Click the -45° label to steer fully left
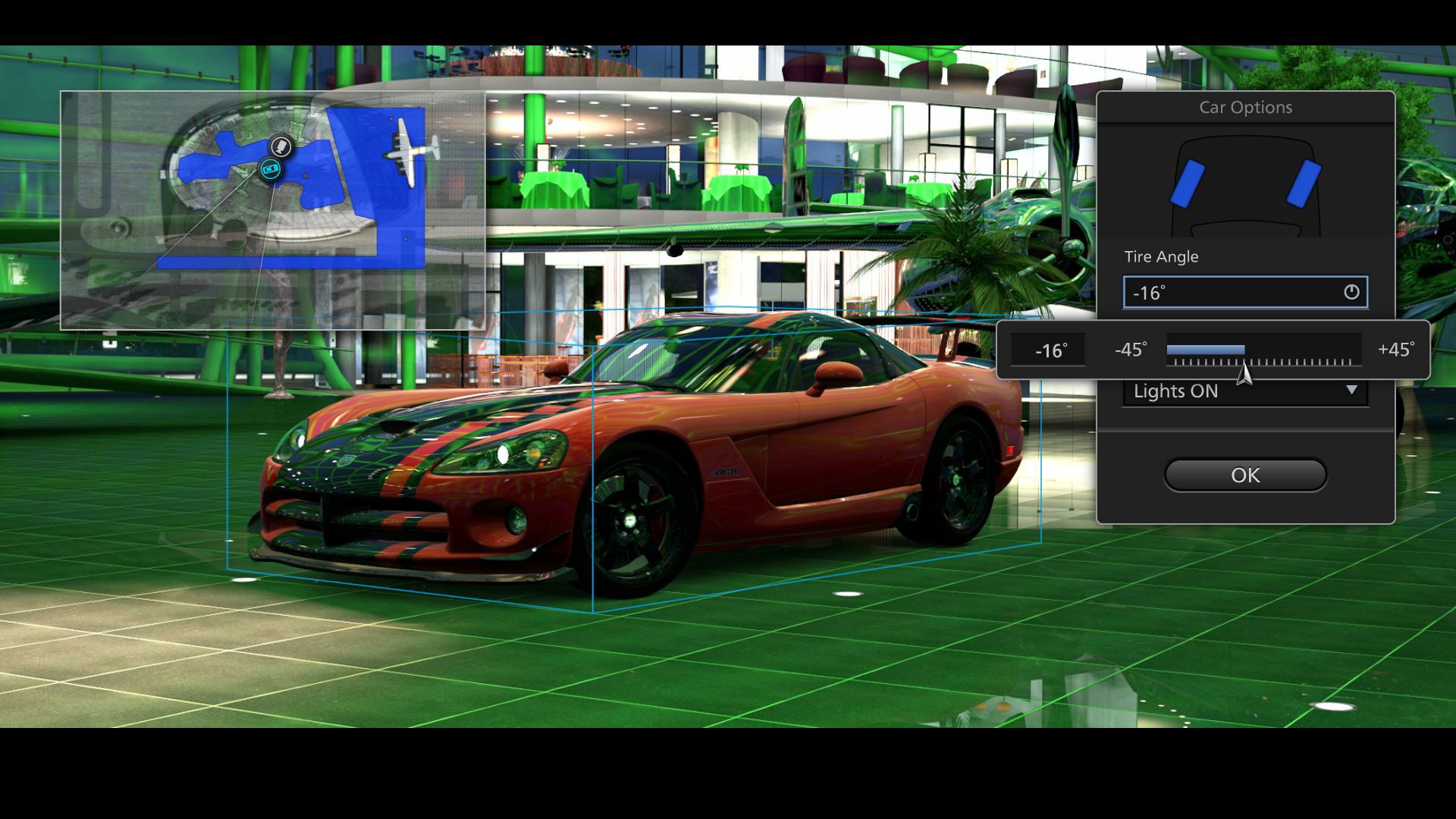The image size is (1456, 819). pyautogui.click(x=1129, y=350)
